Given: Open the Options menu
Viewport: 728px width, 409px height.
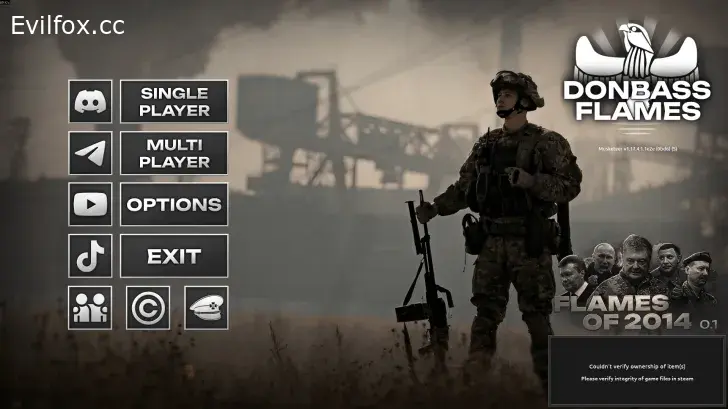Looking at the screenshot, I should [x=174, y=204].
